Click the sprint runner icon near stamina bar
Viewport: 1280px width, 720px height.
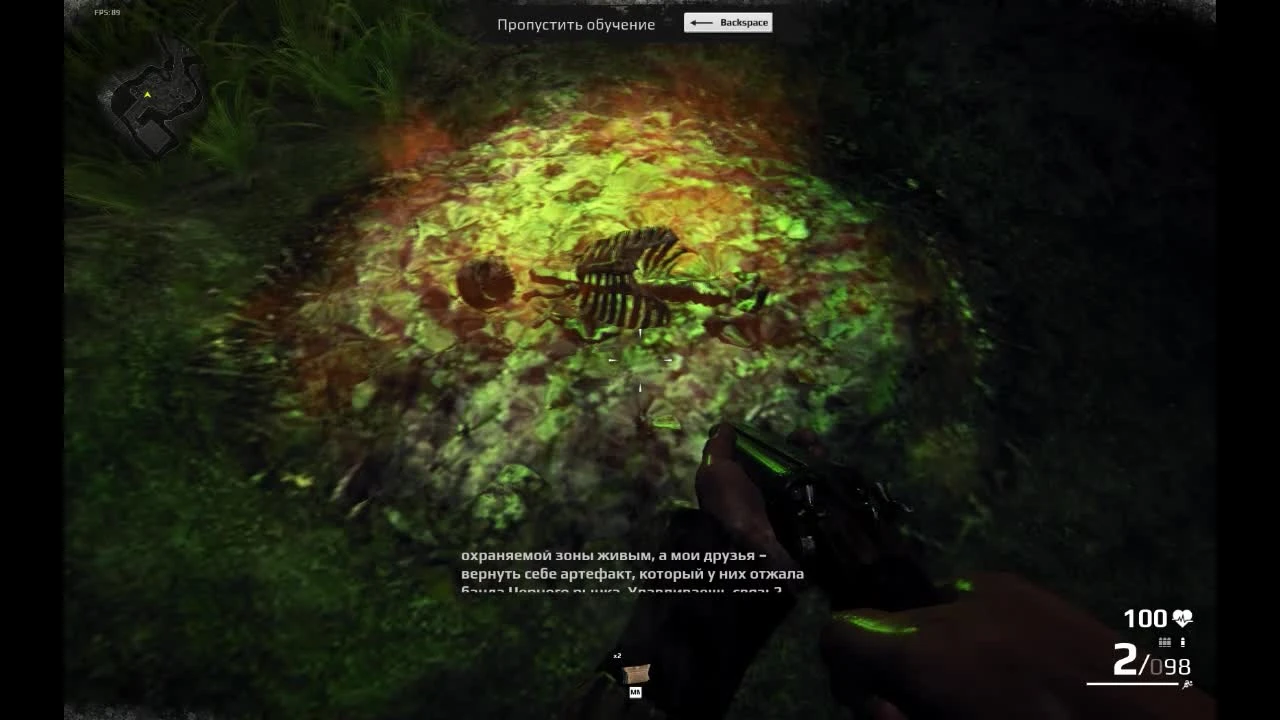[x=1187, y=683]
